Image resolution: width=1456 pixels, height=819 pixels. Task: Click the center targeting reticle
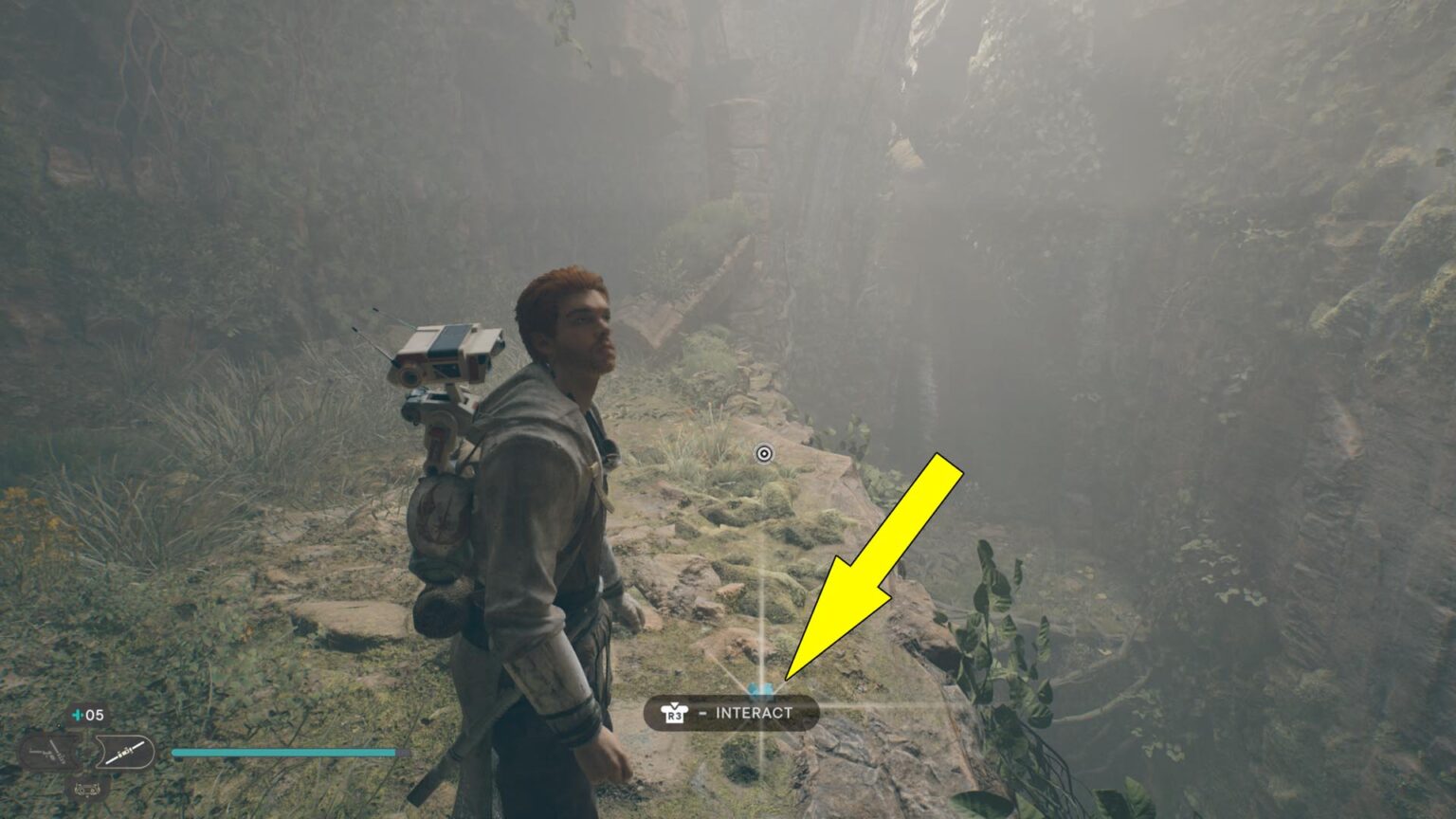764,455
